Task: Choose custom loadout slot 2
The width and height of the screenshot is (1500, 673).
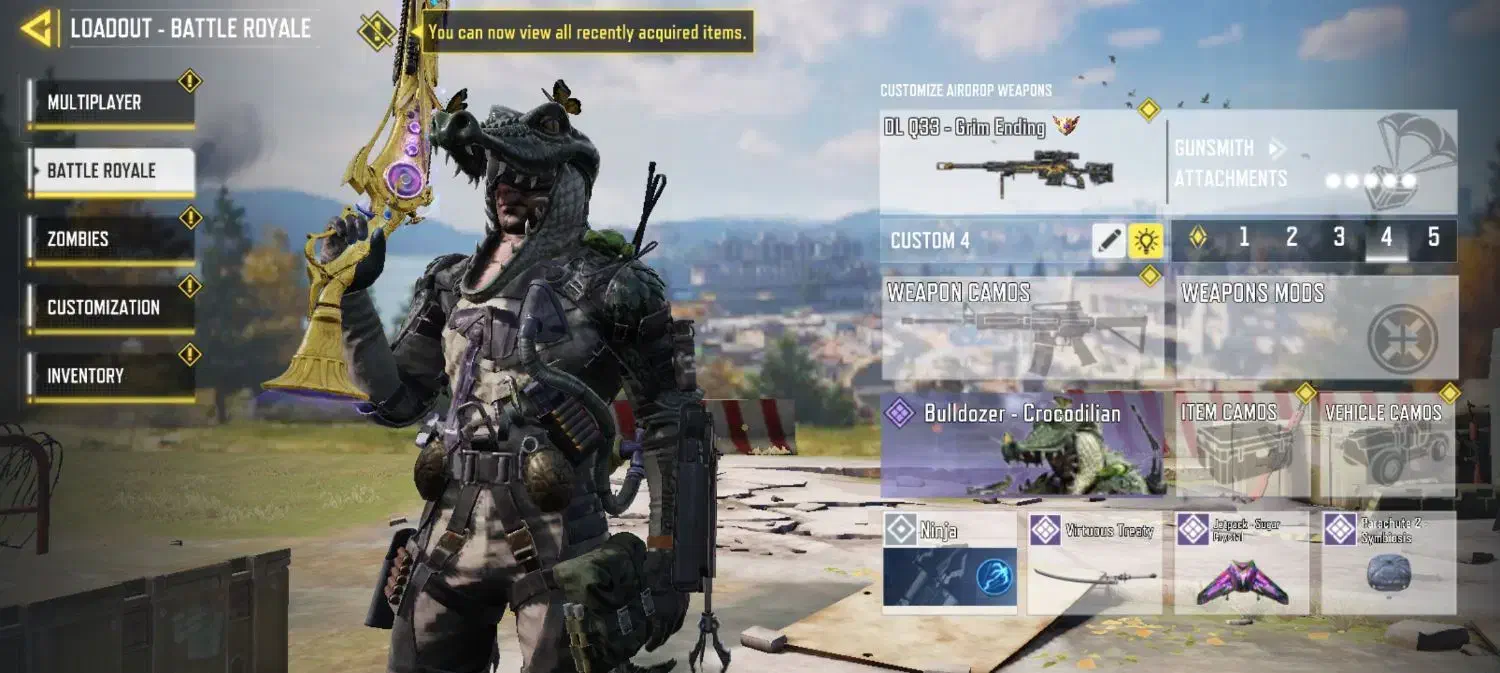Action: (x=1291, y=238)
